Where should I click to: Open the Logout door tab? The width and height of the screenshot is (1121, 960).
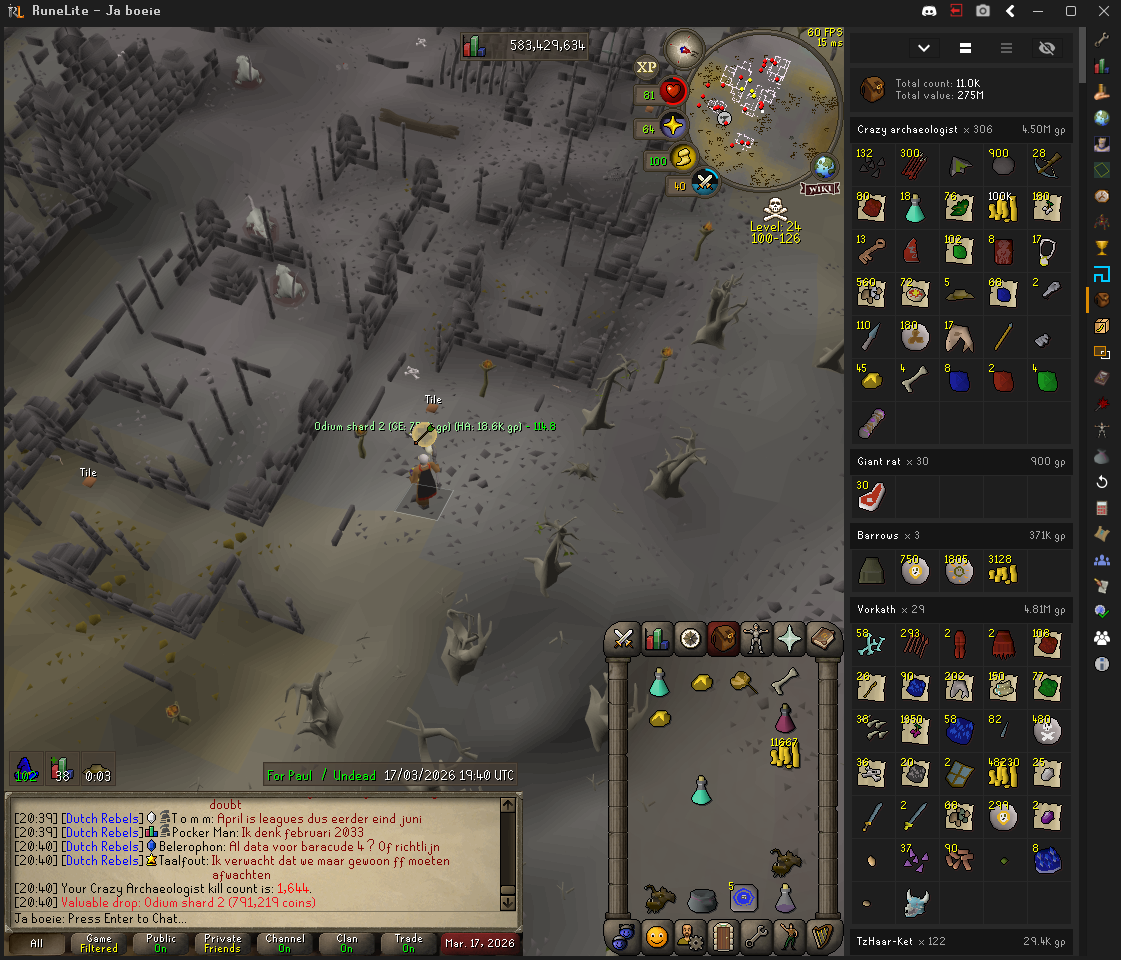tap(723, 937)
